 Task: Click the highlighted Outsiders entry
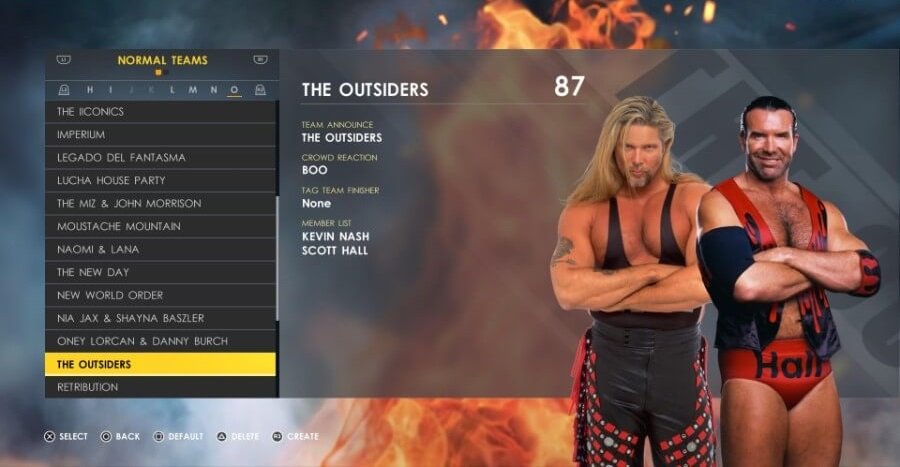[160, 365]
